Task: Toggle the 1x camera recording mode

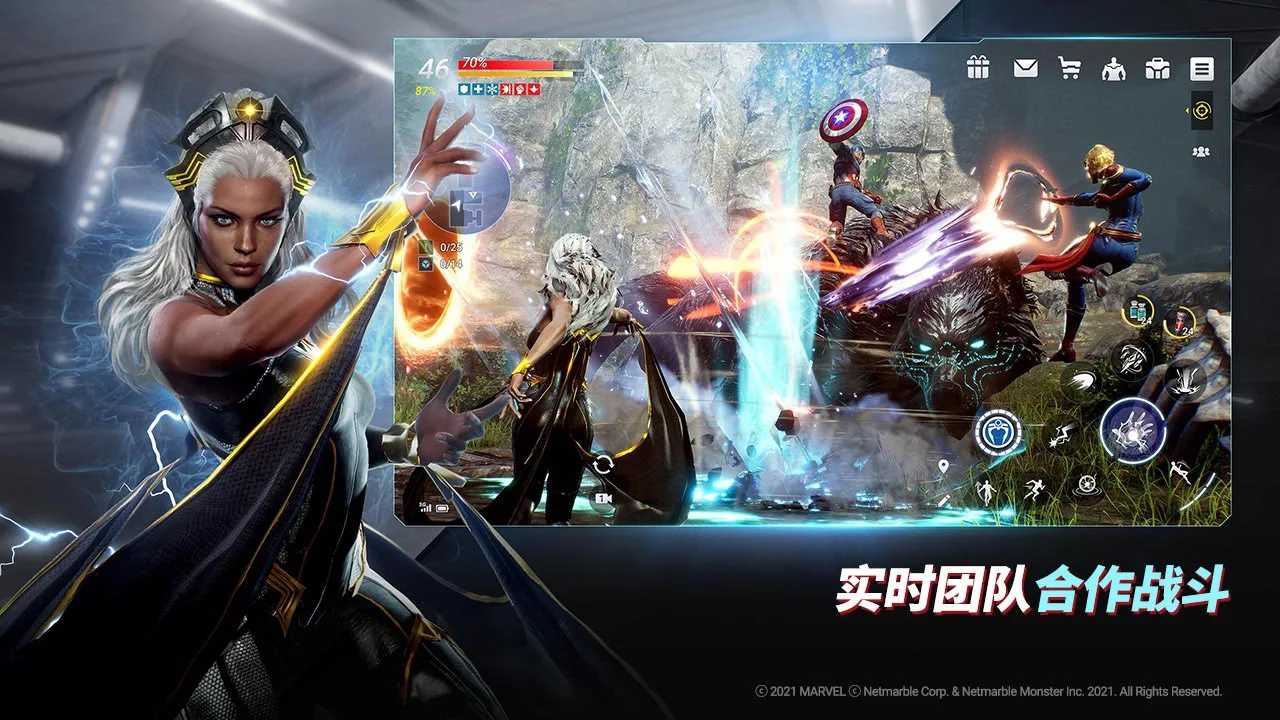Action: coord(603,499)
